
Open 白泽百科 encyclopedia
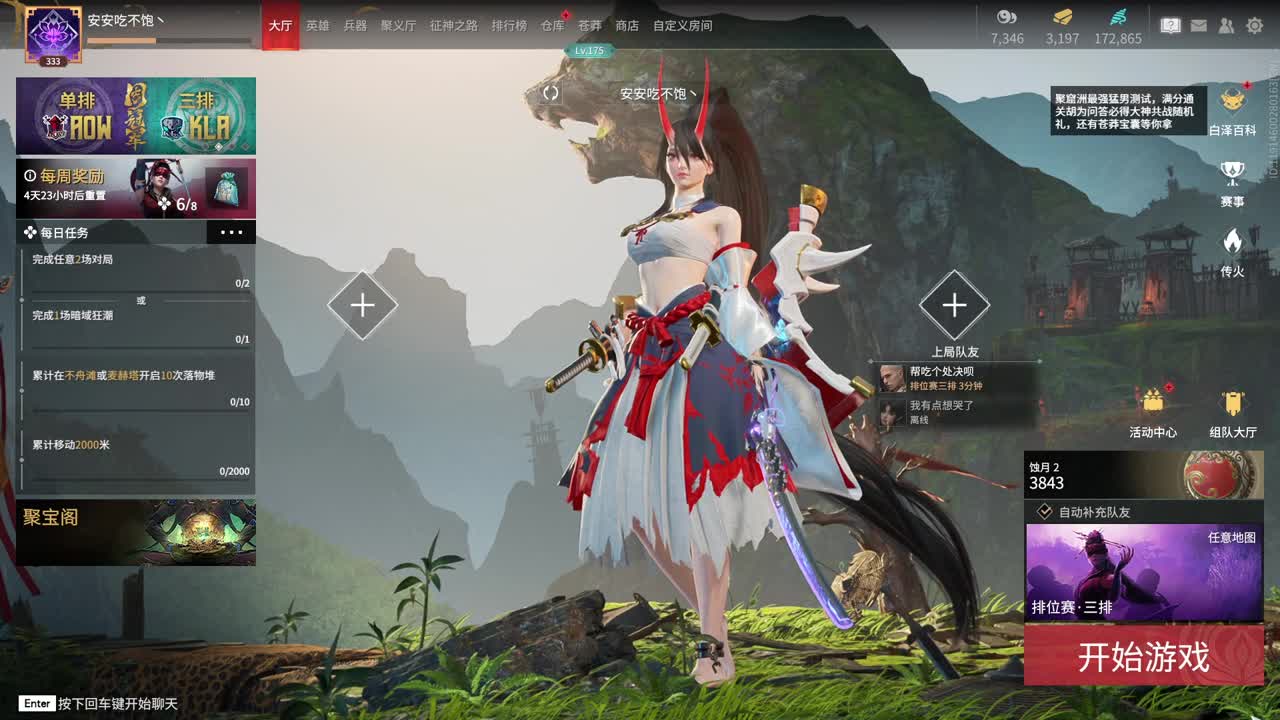click(x=1232, y=110)
